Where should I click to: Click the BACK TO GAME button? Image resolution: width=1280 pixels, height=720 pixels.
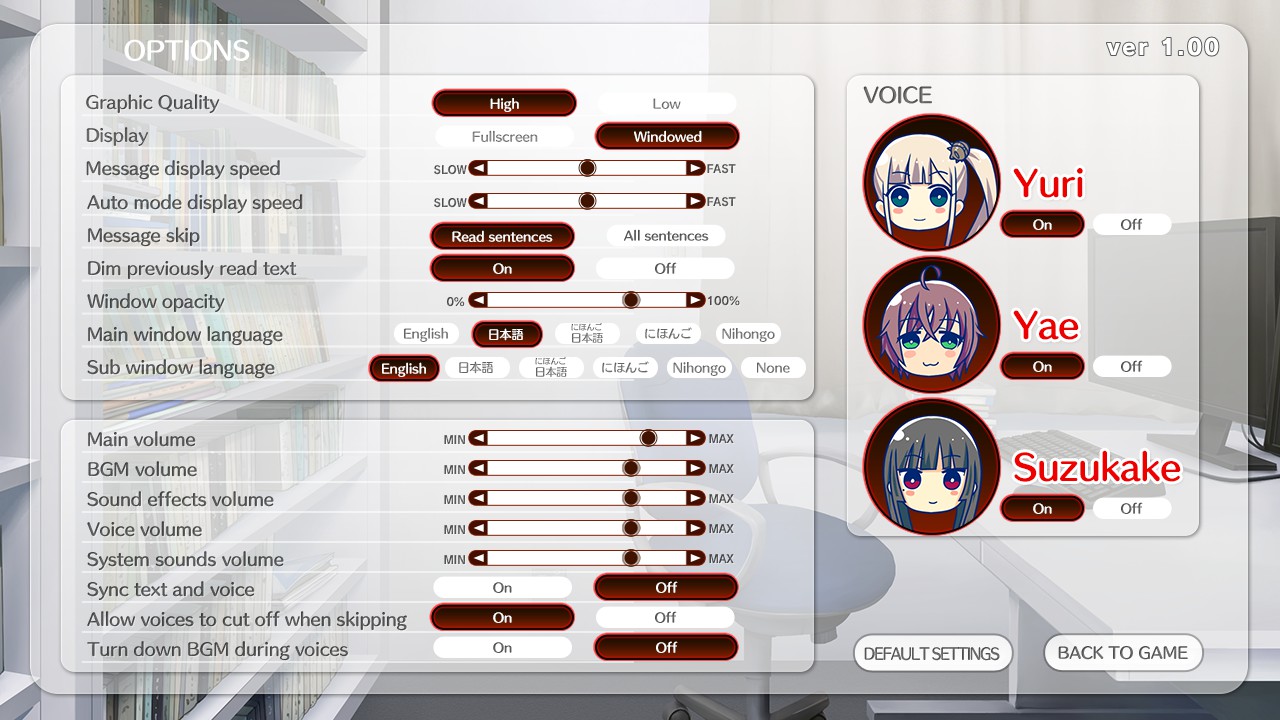click(x=1122, y=652)
